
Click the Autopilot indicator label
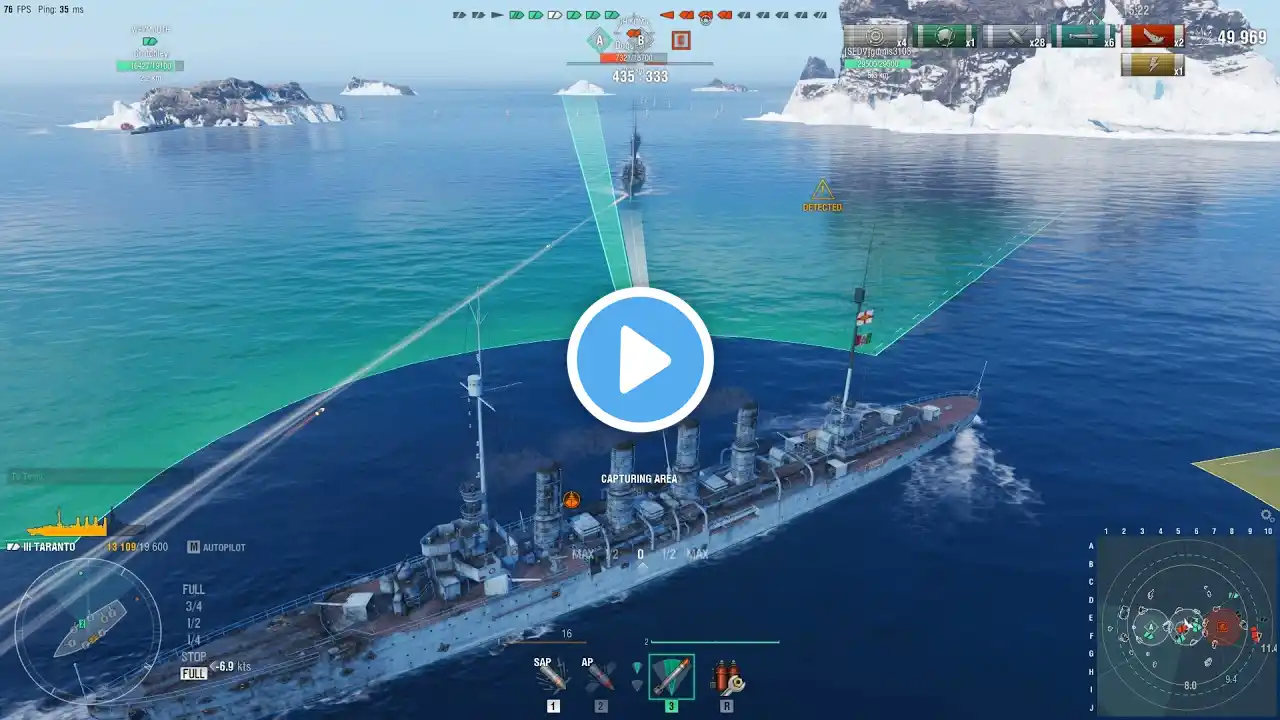point(223,548)
